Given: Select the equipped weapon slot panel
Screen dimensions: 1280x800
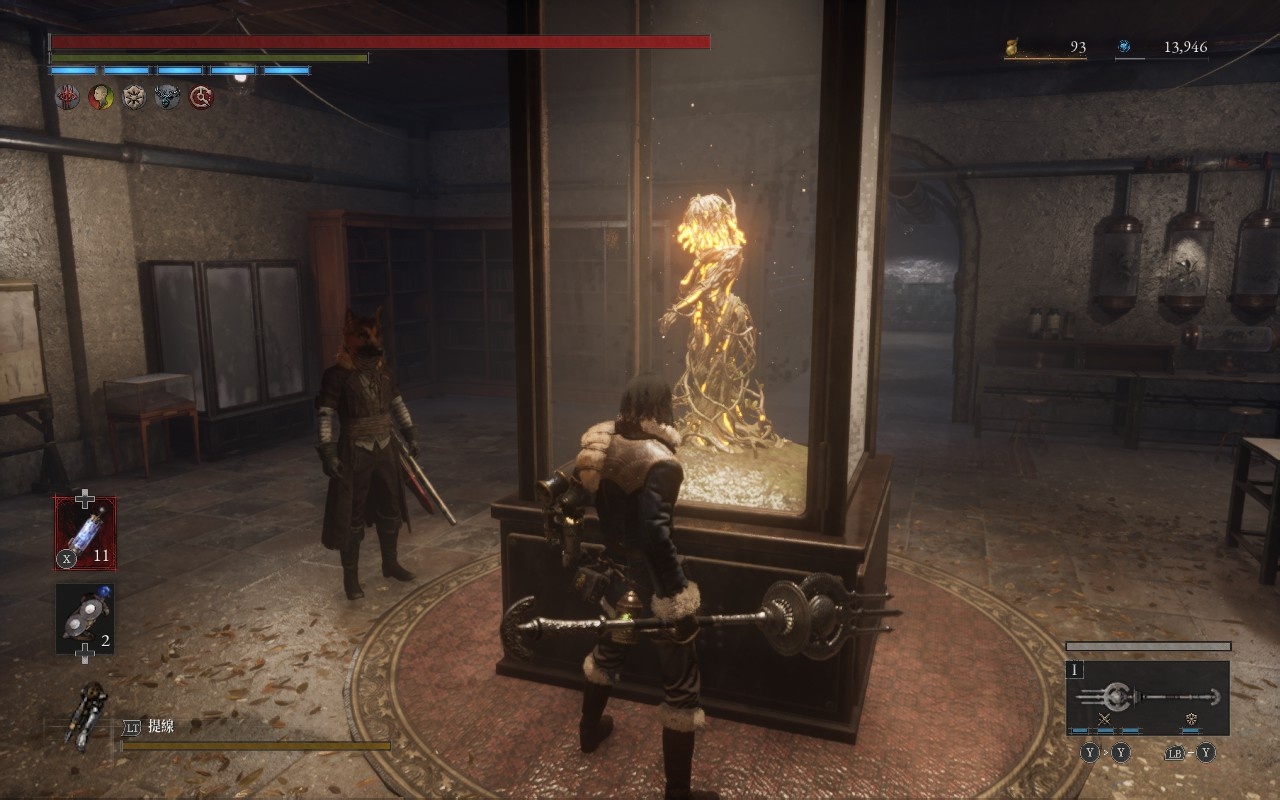Looking at the screenshot, I should click(x=1147, y=697).
